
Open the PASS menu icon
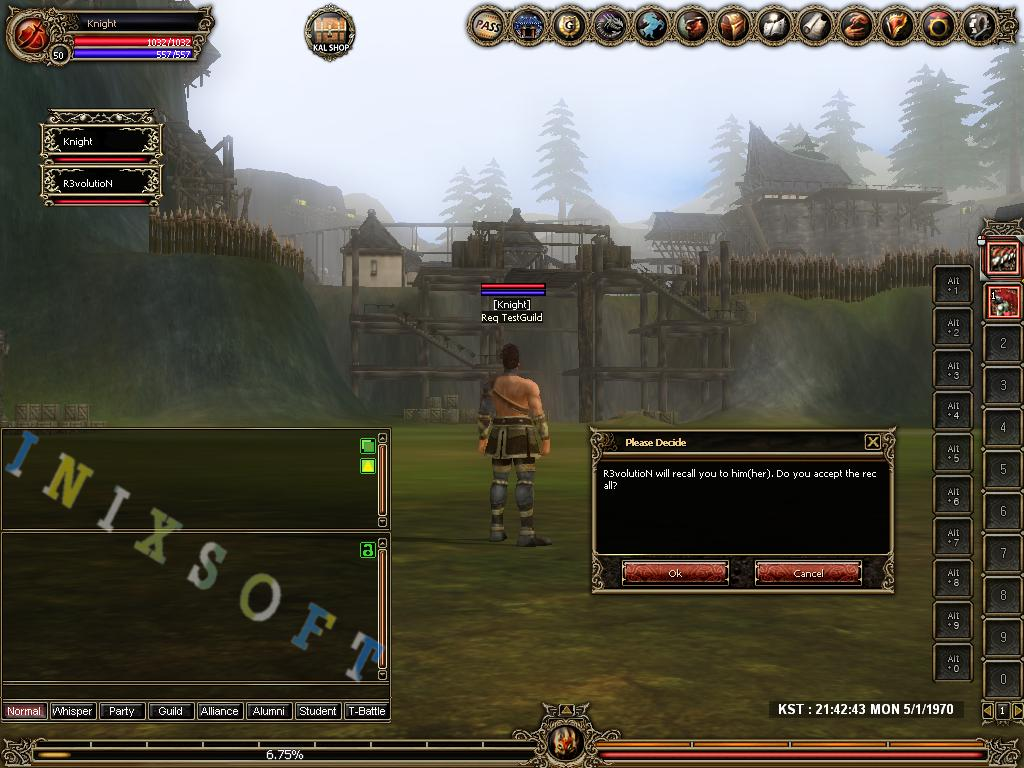point(488,25)
